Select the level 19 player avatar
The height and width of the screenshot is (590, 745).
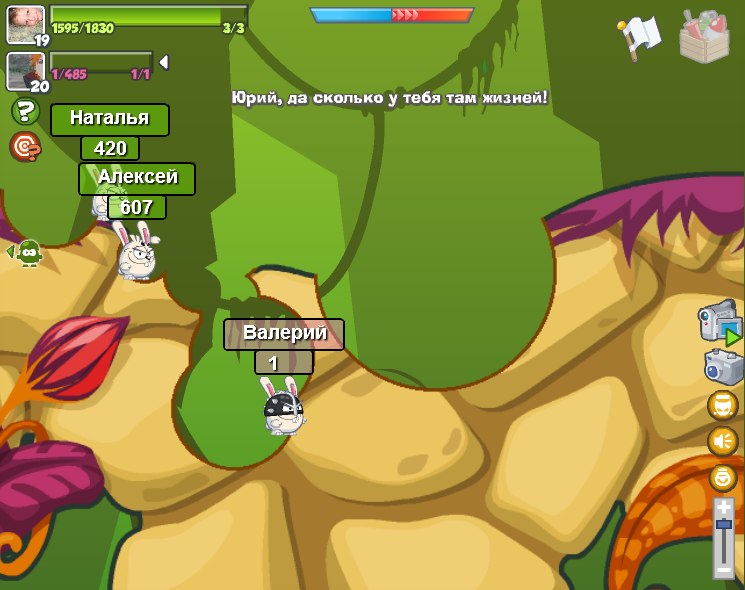pyautogui.click(x=26, y=23)
